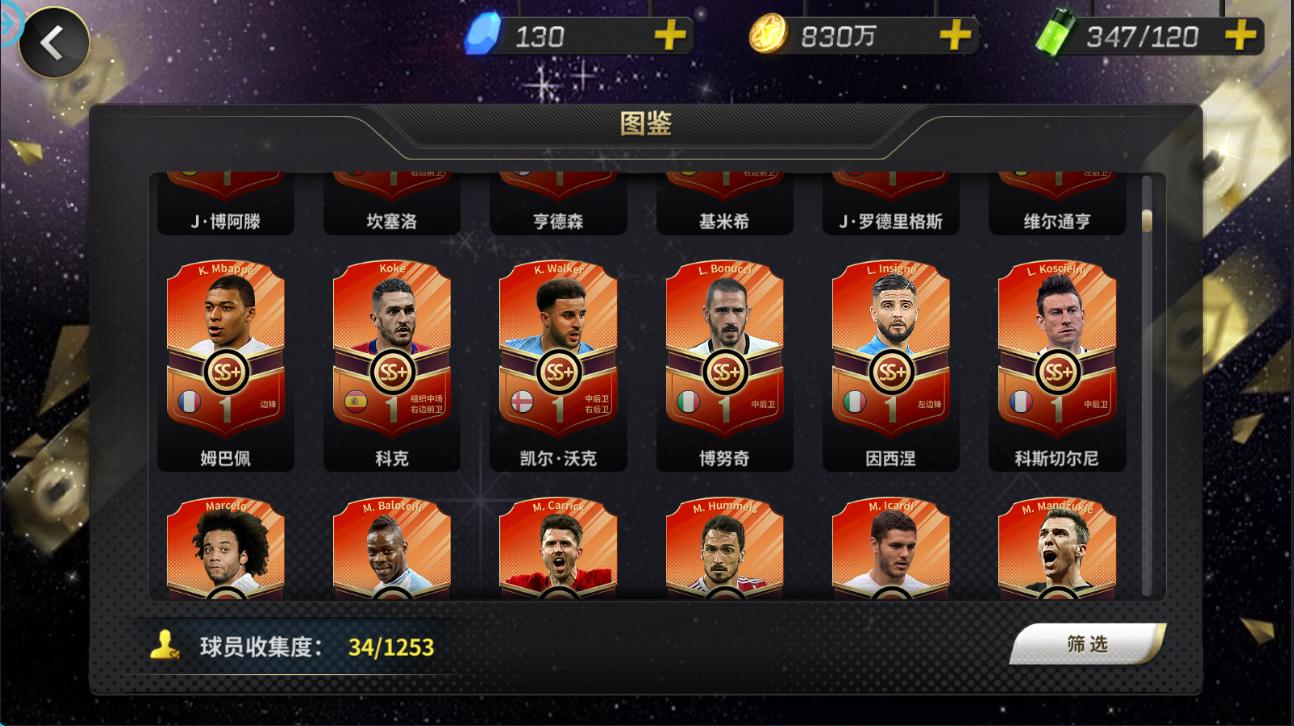Image resolution: width=1294 pixels, height=726 pixels.
Task: Buy more gold coins
Action: 955,37
